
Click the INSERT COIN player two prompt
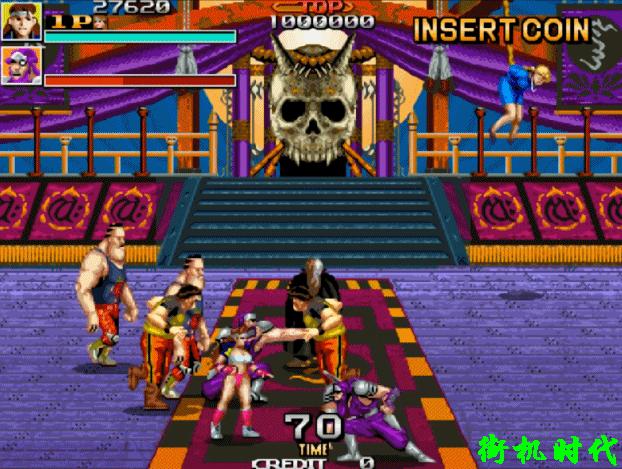point(501,28)
